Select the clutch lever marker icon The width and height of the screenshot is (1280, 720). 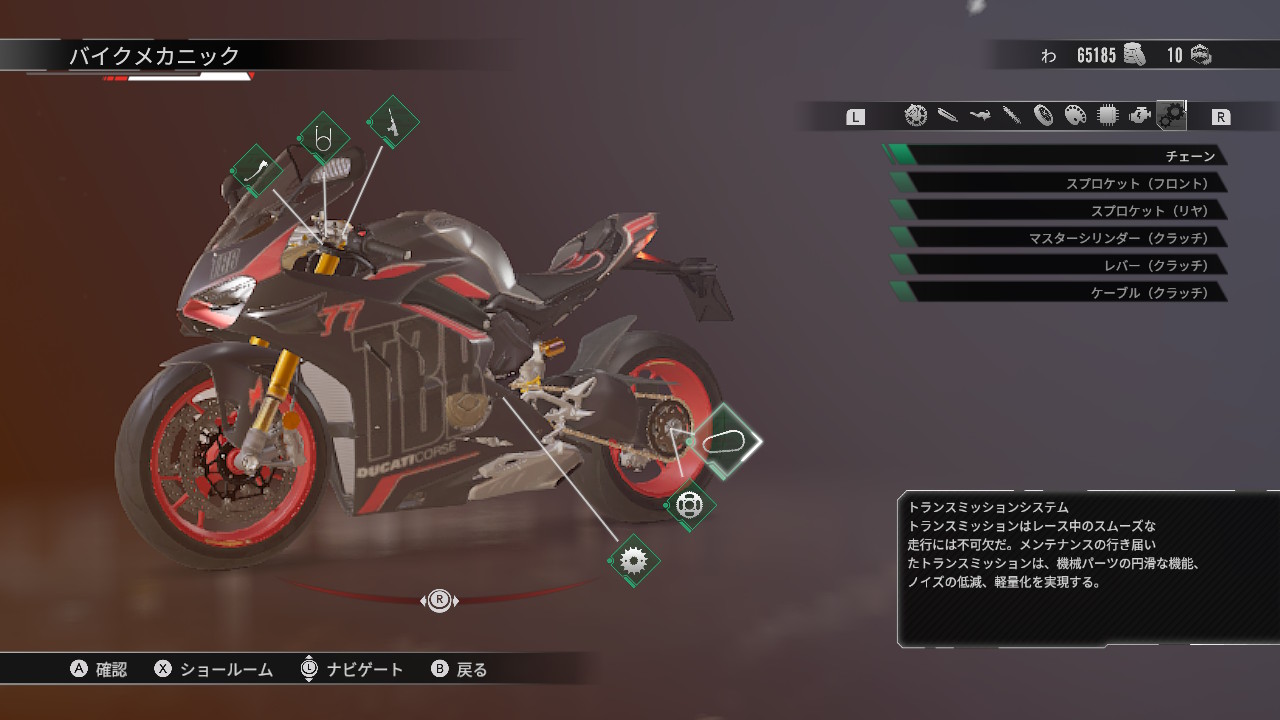[x=257, y=170]
